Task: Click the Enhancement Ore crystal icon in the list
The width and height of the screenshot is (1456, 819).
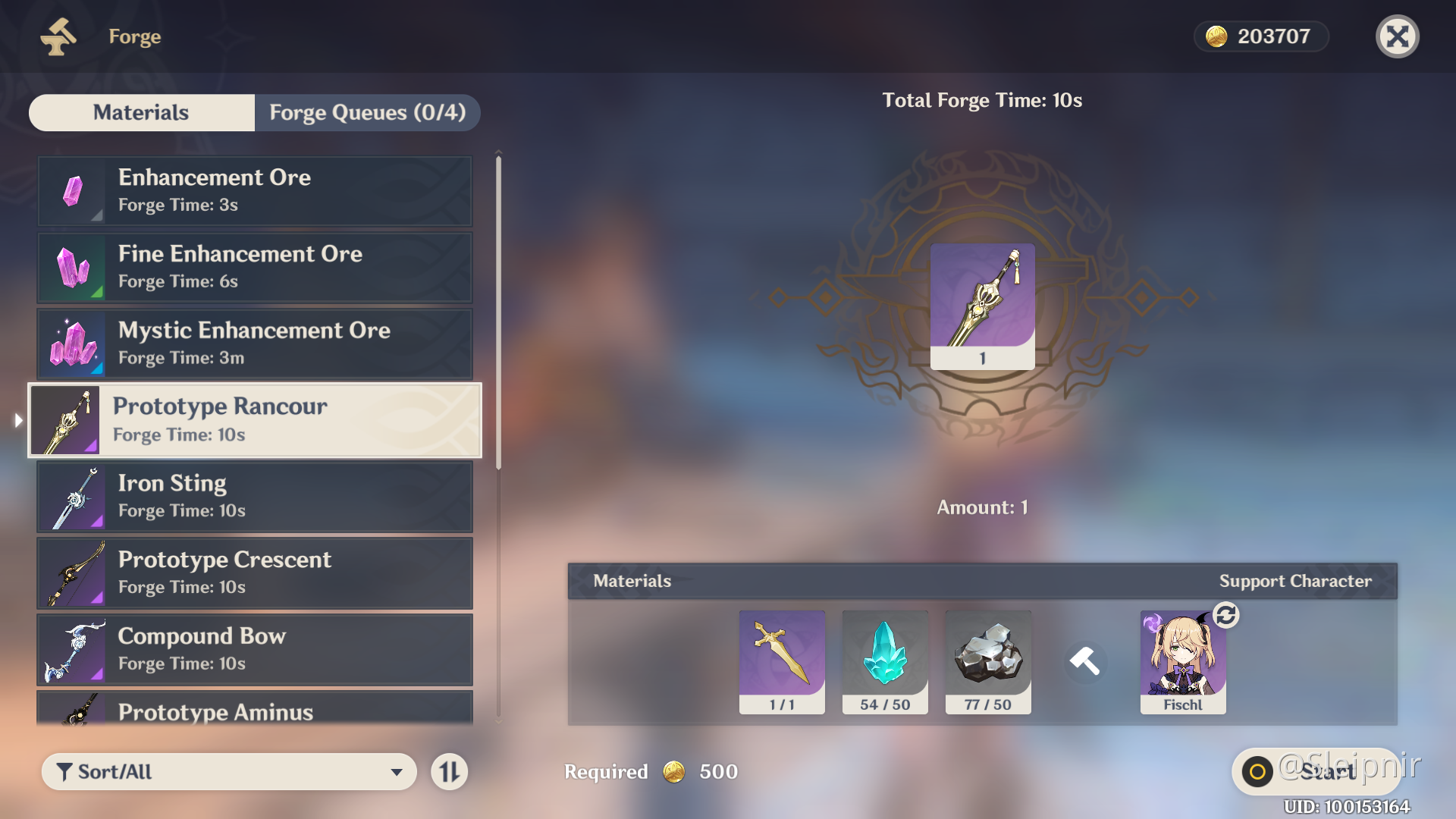Action: pyautogui.click(x=72, y=191)
